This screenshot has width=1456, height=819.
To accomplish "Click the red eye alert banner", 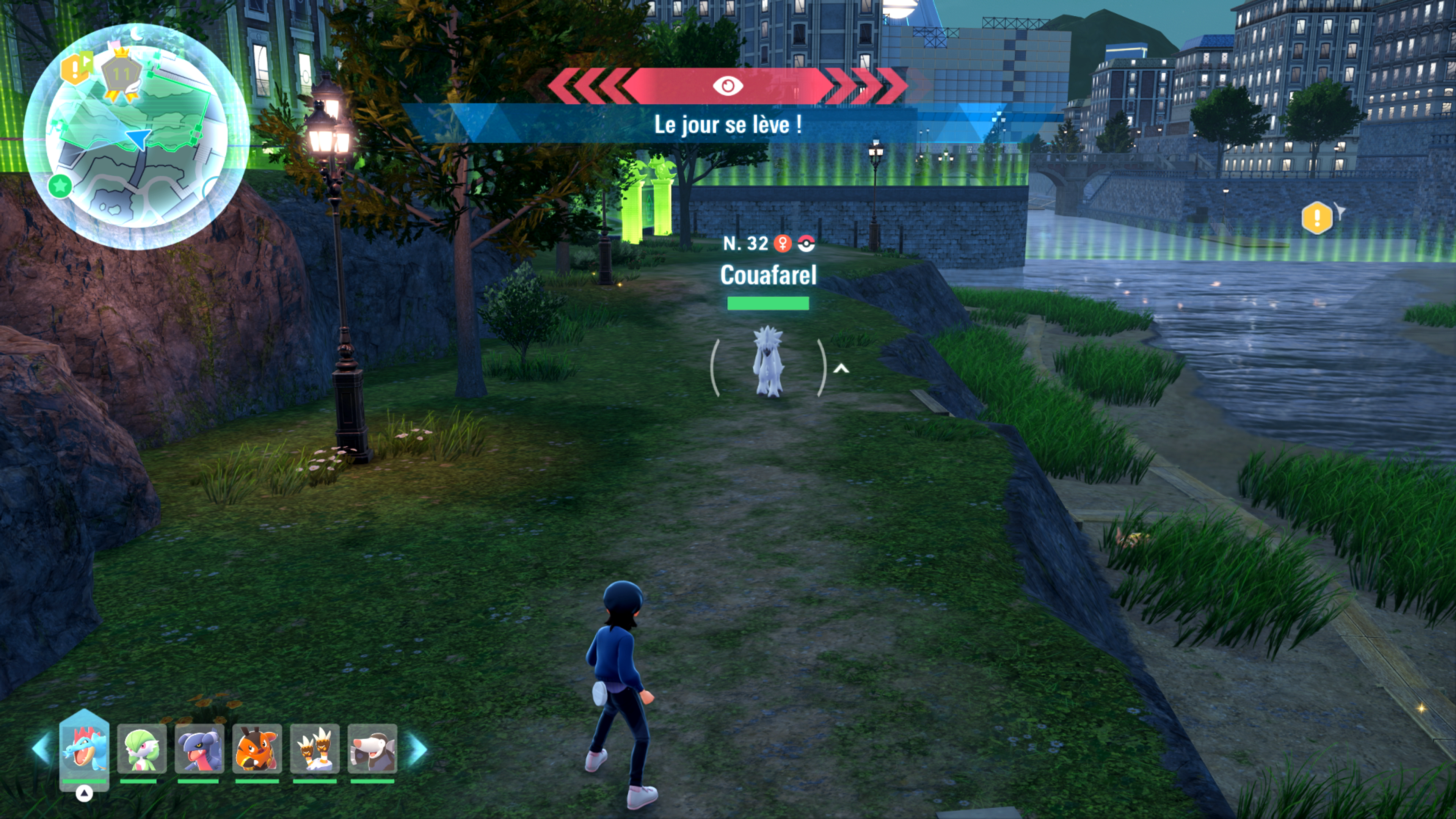I will point(728,86).
